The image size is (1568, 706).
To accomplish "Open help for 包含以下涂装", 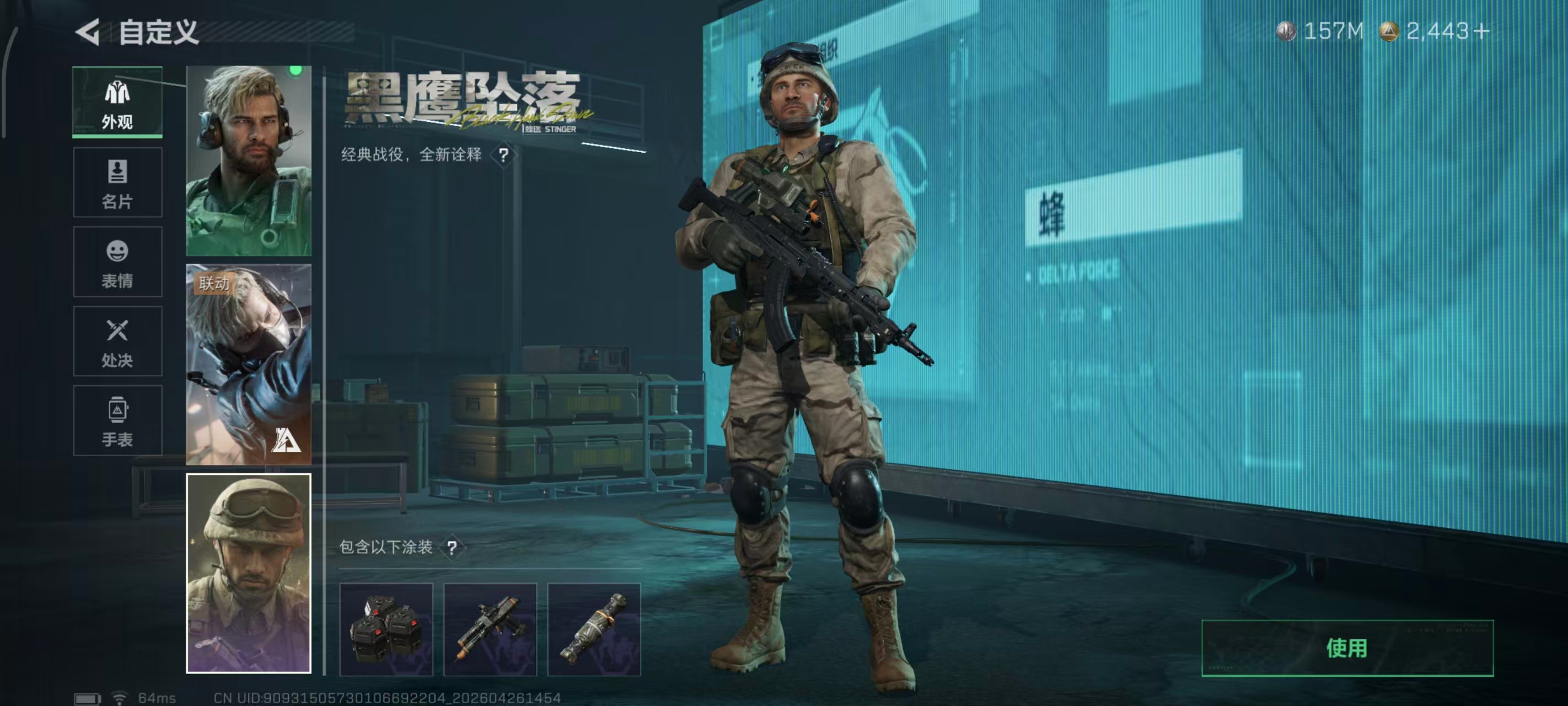I will tap(452, 548).
